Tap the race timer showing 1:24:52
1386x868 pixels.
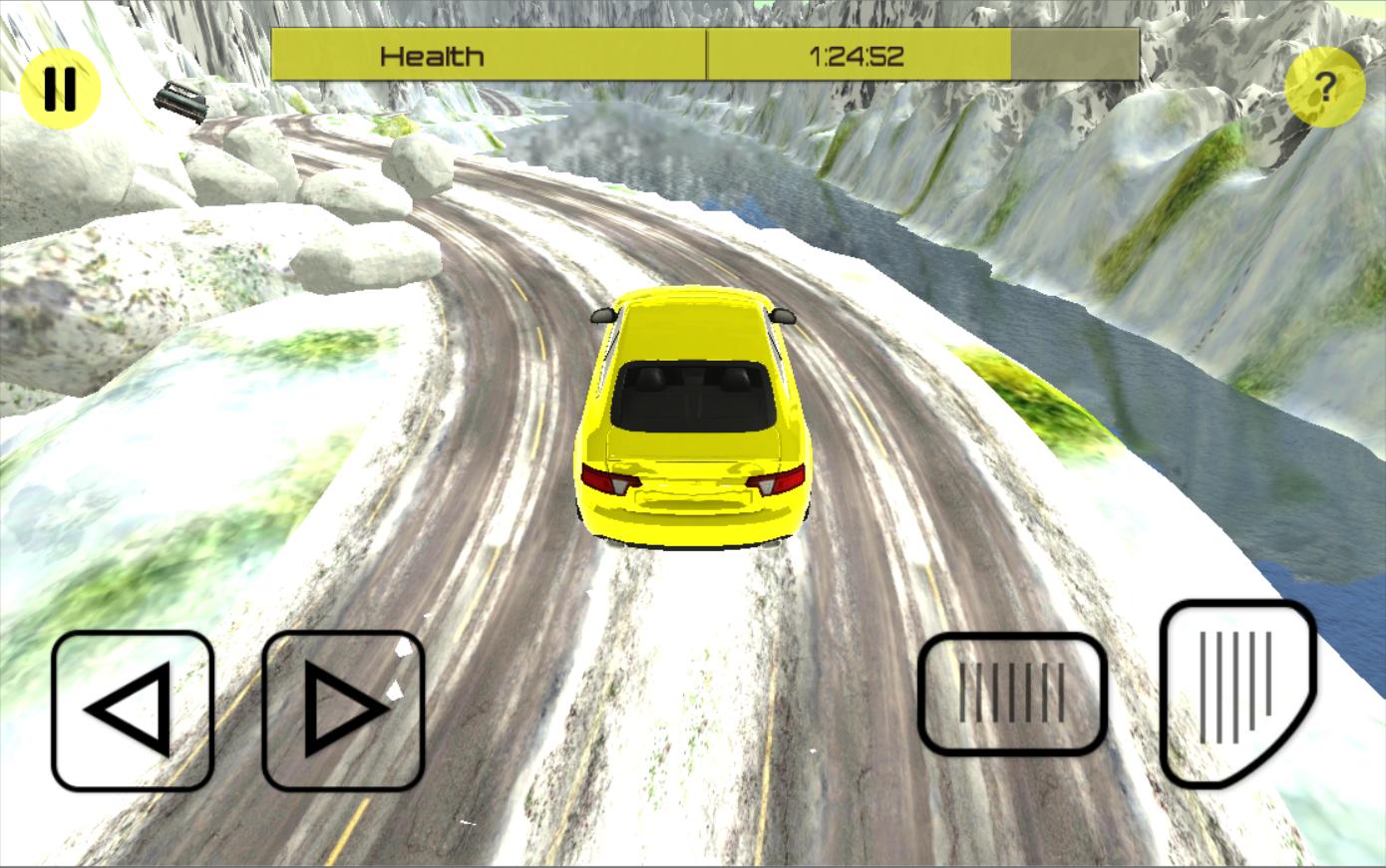860,56
